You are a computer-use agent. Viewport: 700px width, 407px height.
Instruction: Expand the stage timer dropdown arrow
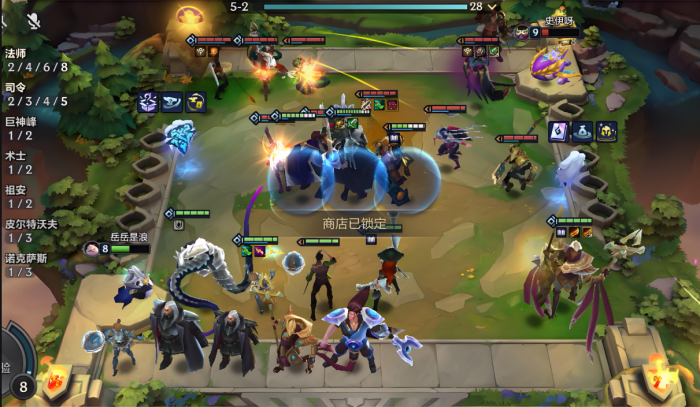coord(492,6)
